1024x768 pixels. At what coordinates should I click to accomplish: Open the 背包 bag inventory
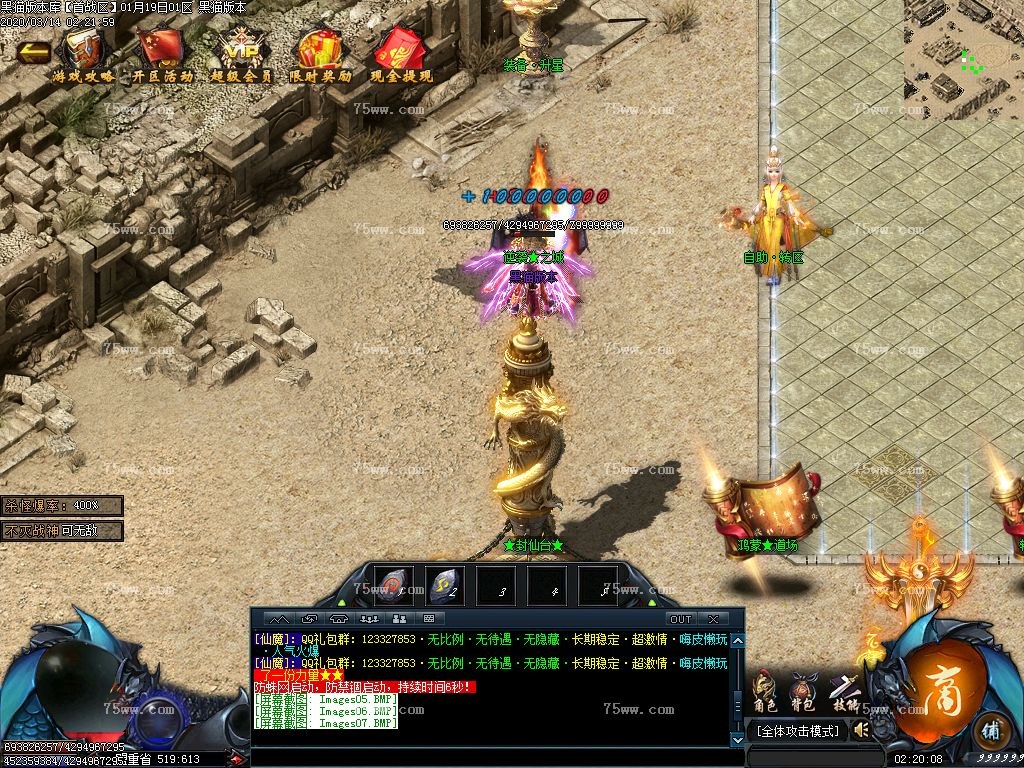point(803,692)
